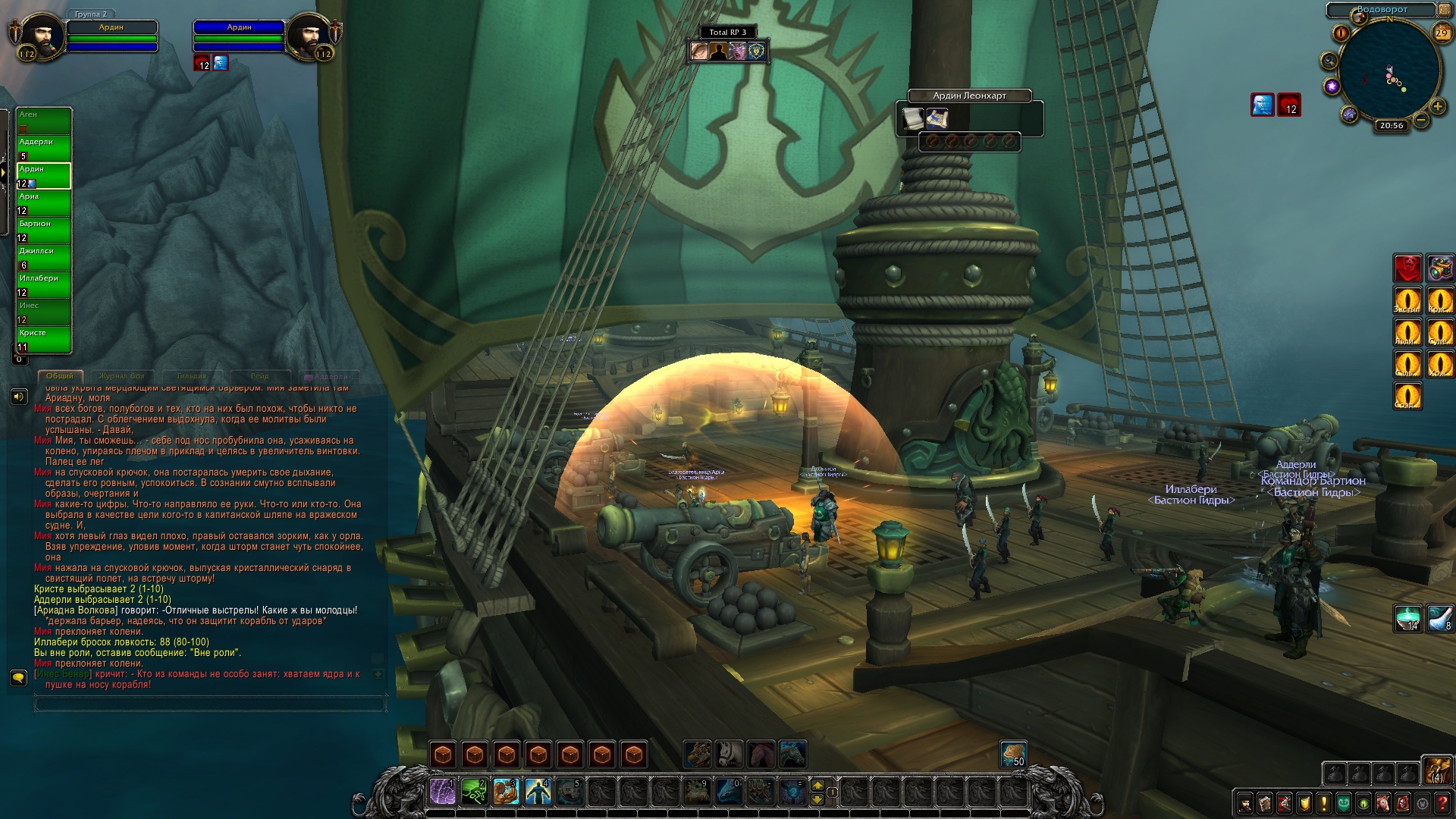Use the flexing arm ability in slot 3
This screenshot has height=819, width=1456.
tap(506, 792)
